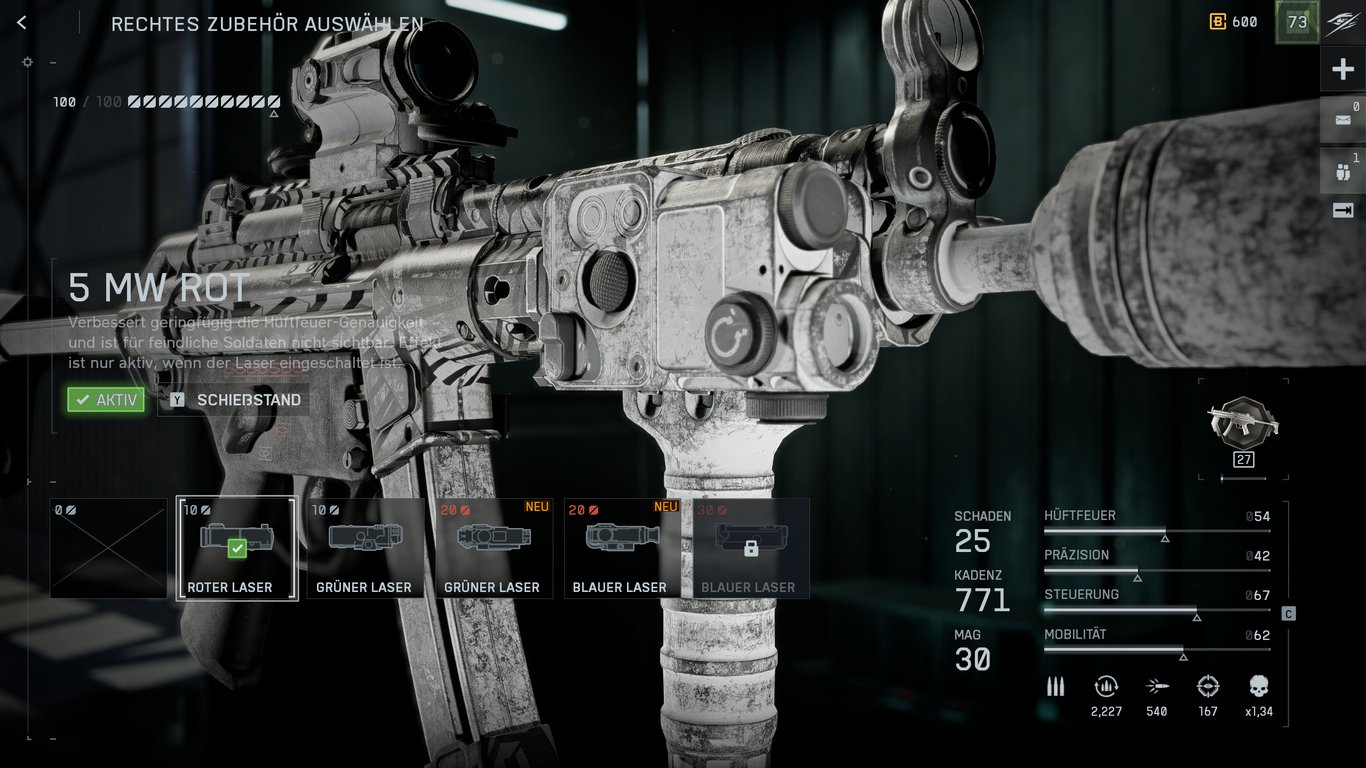The width and height of the screenshot is (1366, 768).
Task: Choose the 20-point Grüner Laser marked NEU
Action: 493,548
